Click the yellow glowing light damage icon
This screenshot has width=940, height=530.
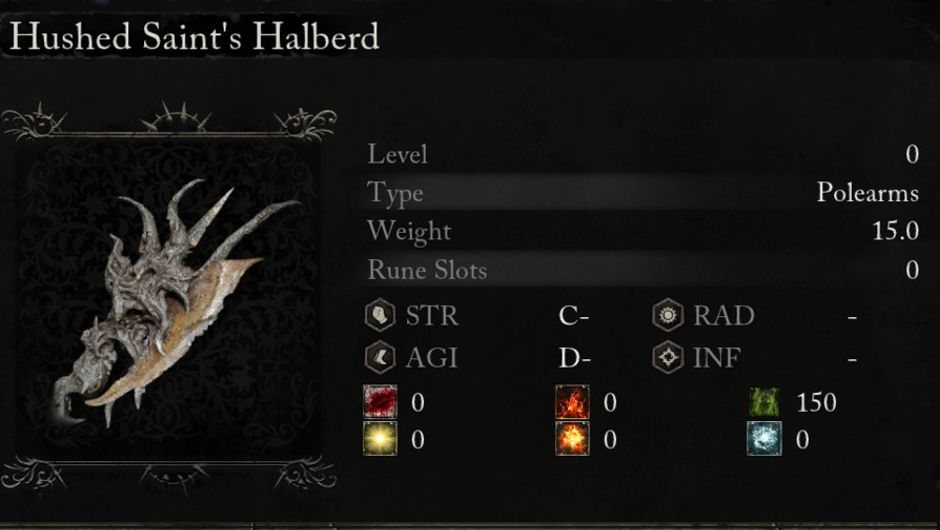click(380, 439)
